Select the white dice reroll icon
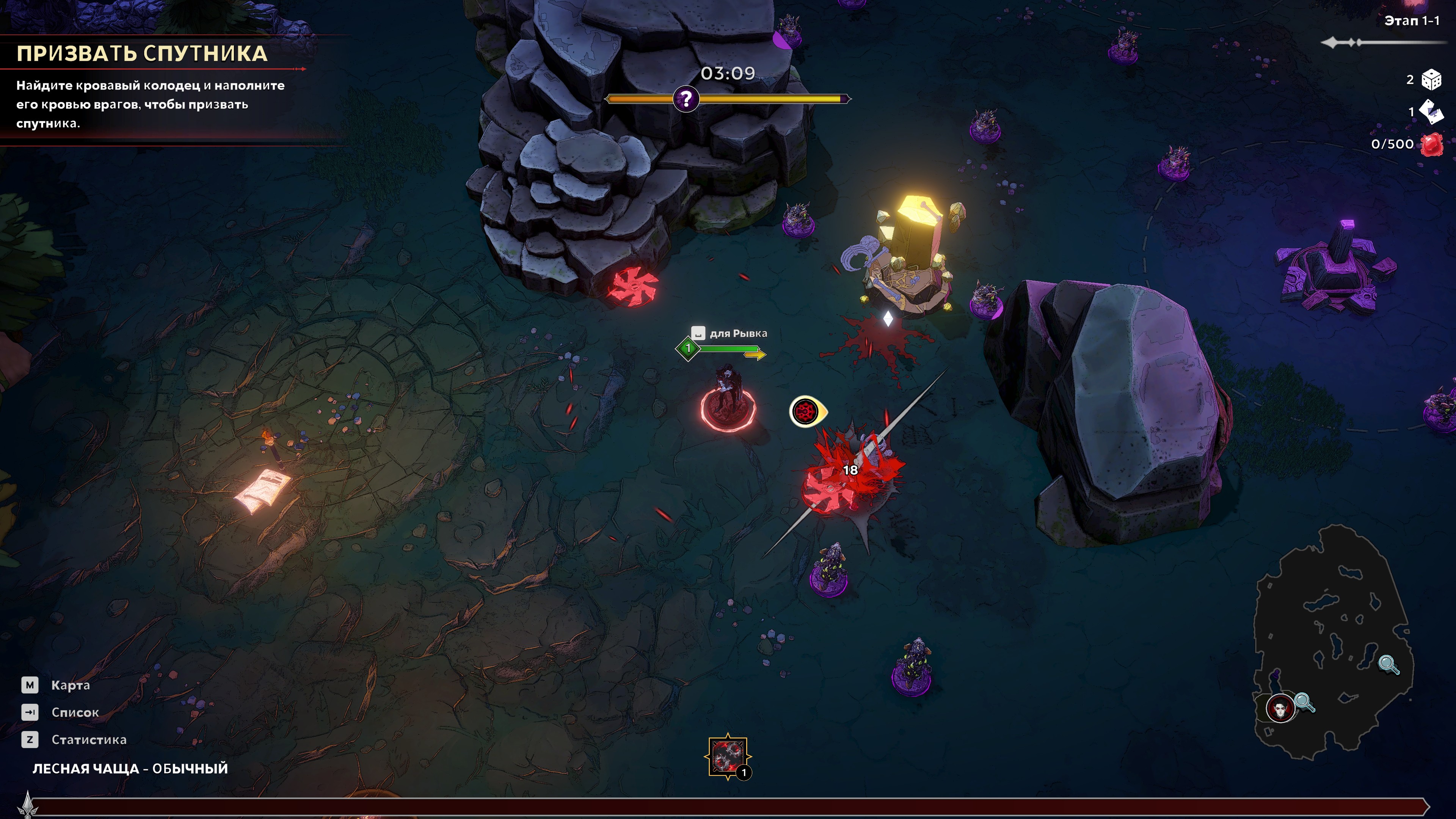This screenshot has width=1456, height=819. point(1432,80)
